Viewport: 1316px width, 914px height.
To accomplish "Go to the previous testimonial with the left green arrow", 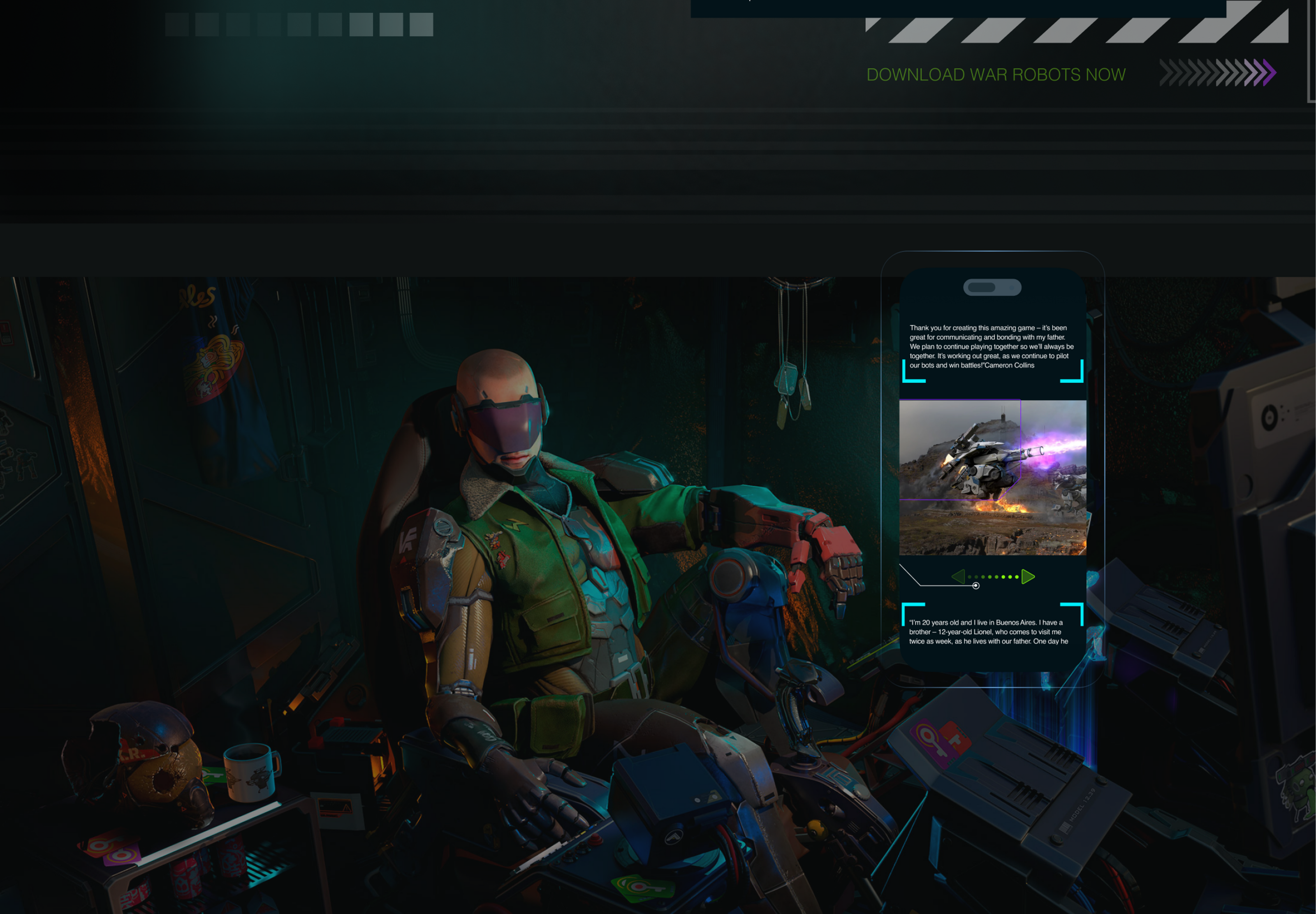I will pyautogui.click(x=958, y=577).
